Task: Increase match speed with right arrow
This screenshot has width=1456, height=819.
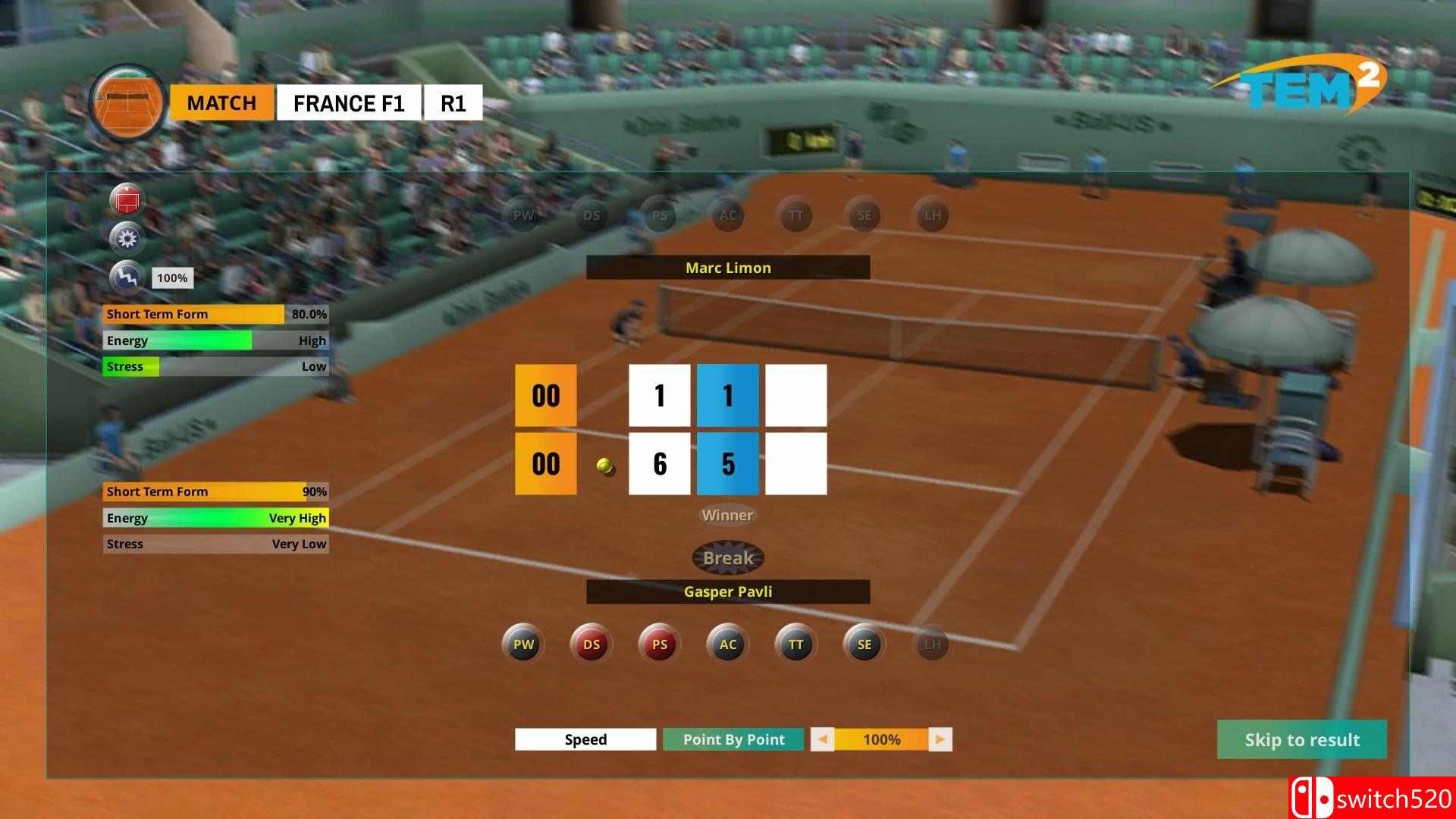Action: click(940, 739)
